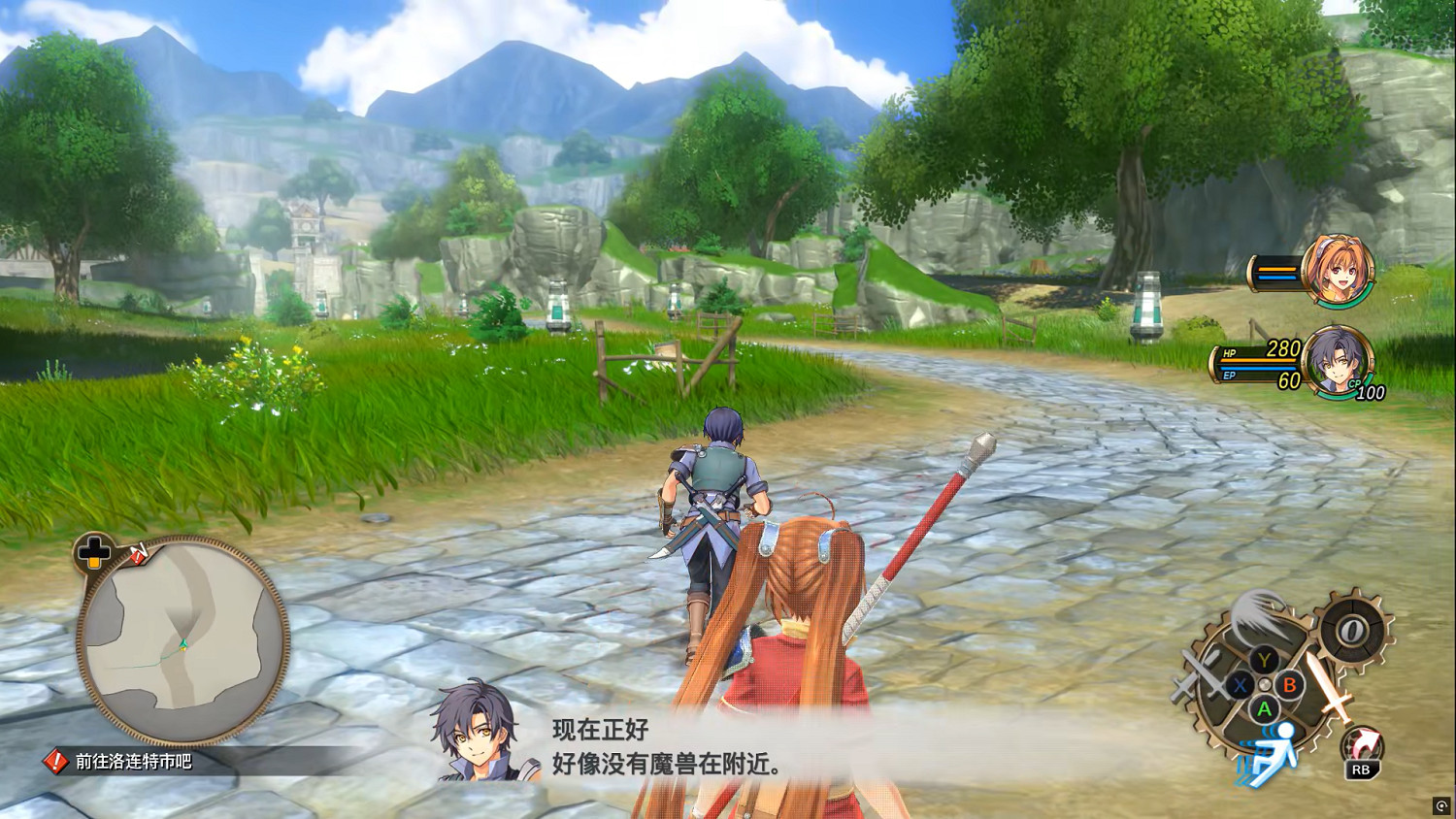Toggle the Y button on the command wheel
This screenshot has height=819, width=1456.
pyautogui.click(x=1263, y=660)
